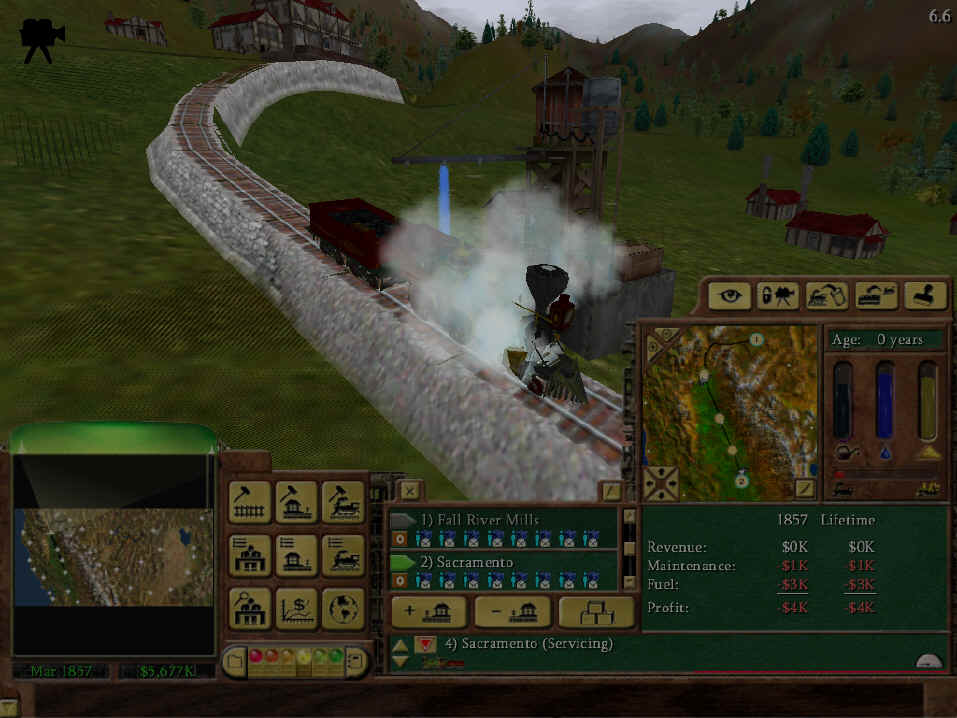Image resolution: width=957 pixels, height=718 pixels.
Task: Close the train route panel
Action: pyautogui.click(x=410, y=490)
